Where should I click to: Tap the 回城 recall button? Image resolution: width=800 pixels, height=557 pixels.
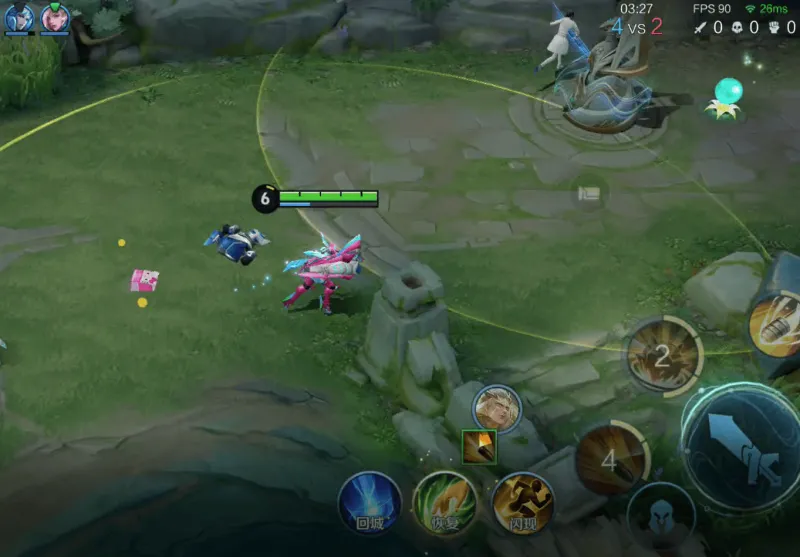click(369, 502)
